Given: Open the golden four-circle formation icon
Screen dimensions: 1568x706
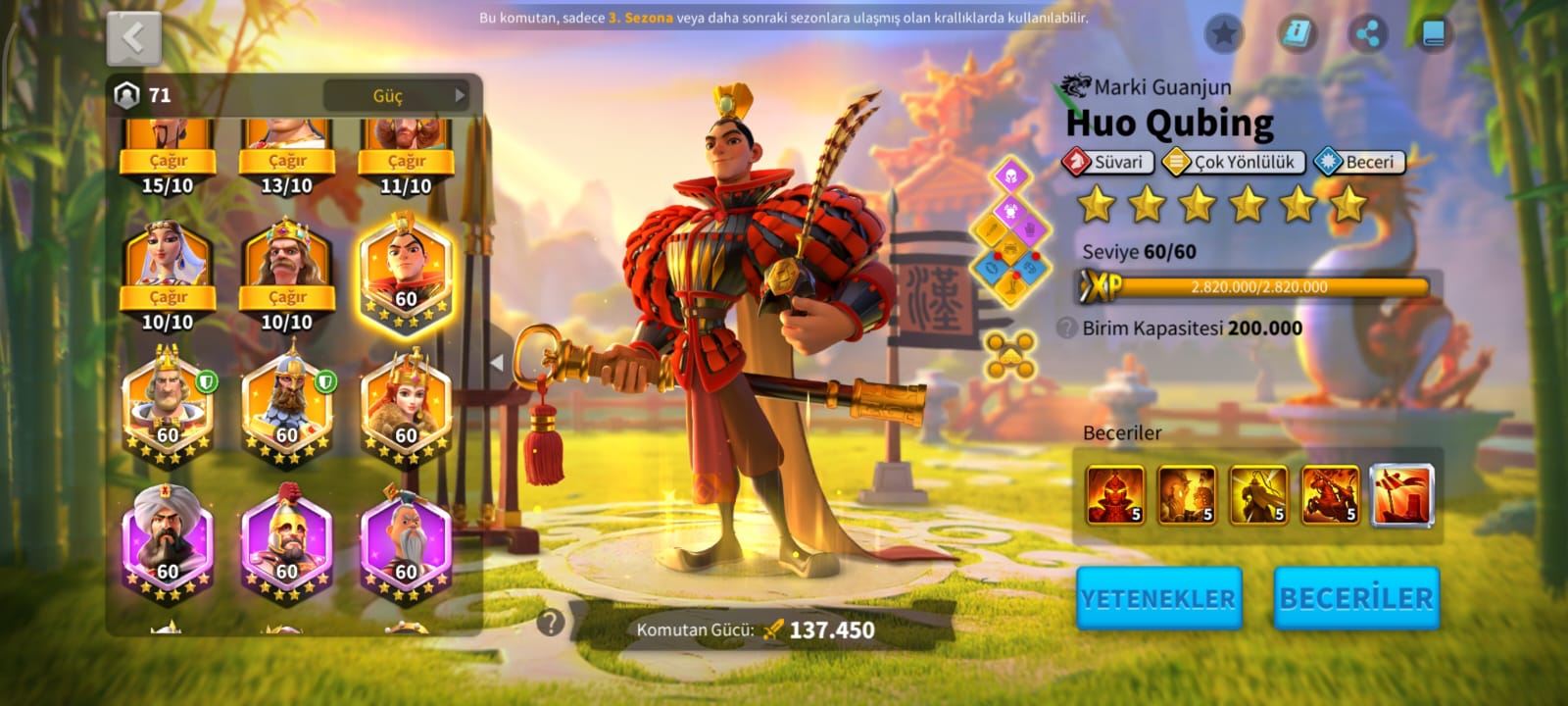Looking at the screenshot, I should pos(1010,354).
